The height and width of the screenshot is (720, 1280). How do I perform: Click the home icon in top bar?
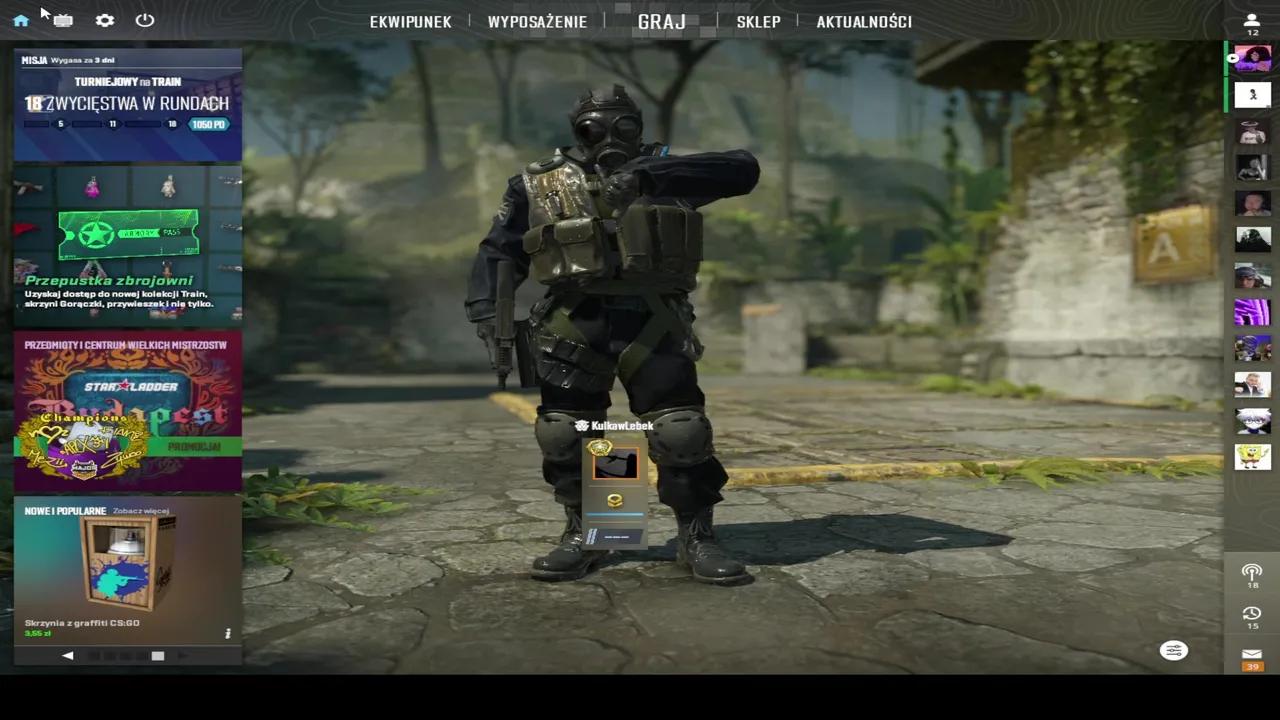21,20
